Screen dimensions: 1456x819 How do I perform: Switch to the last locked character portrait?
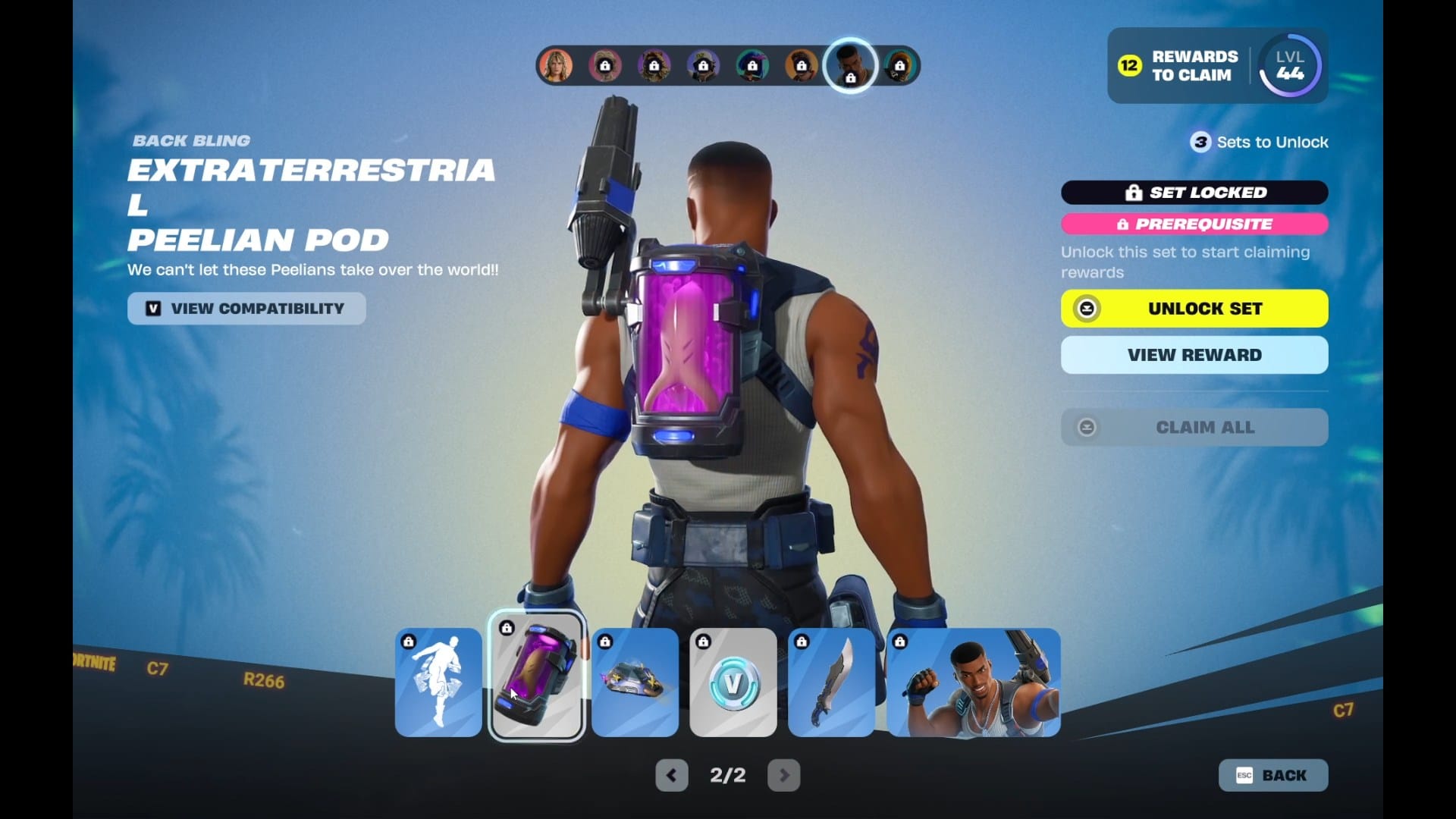tap(899, 66)
